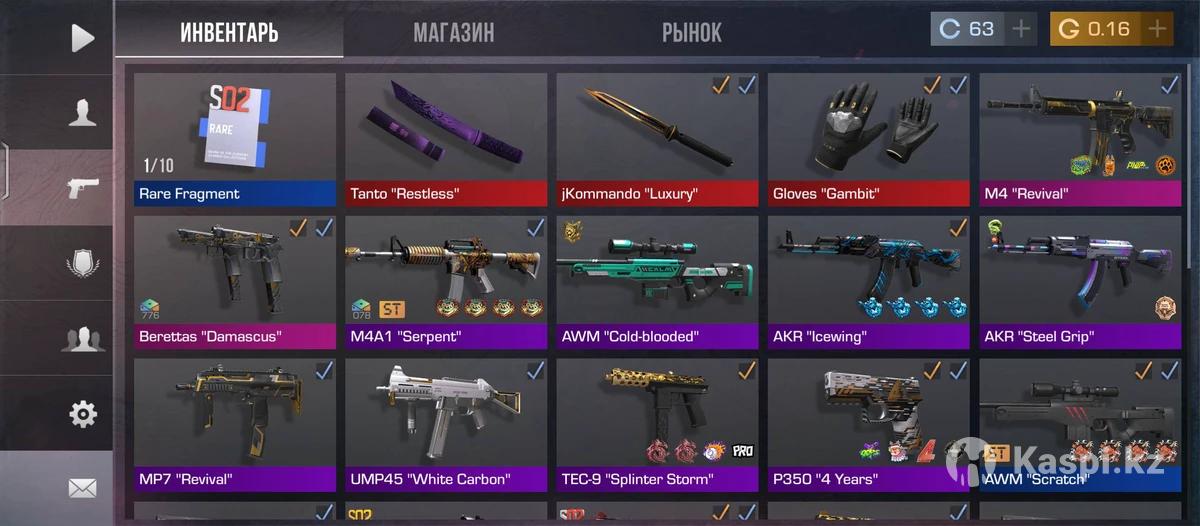Select the Инвентарь tab

point(229,32)
